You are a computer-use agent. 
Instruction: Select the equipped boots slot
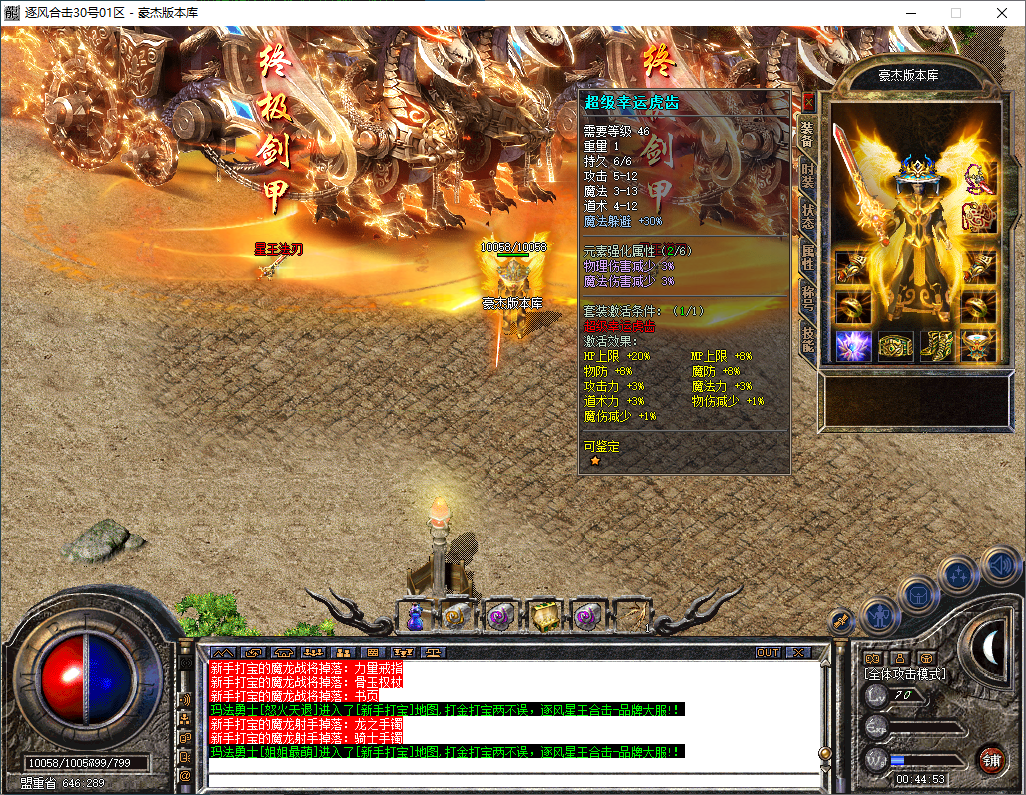click(x=936, y=346)
